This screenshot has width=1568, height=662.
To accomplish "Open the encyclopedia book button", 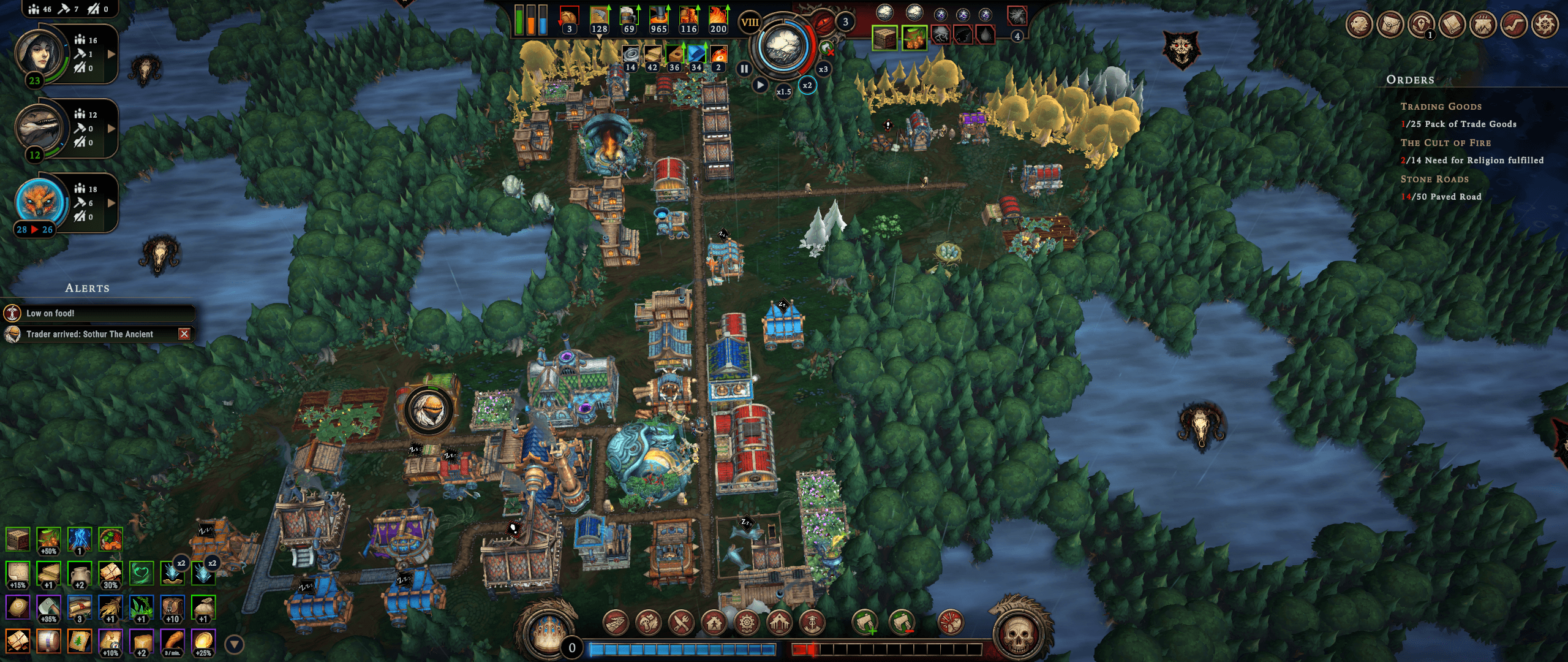I will click(x=1452, y=25).
